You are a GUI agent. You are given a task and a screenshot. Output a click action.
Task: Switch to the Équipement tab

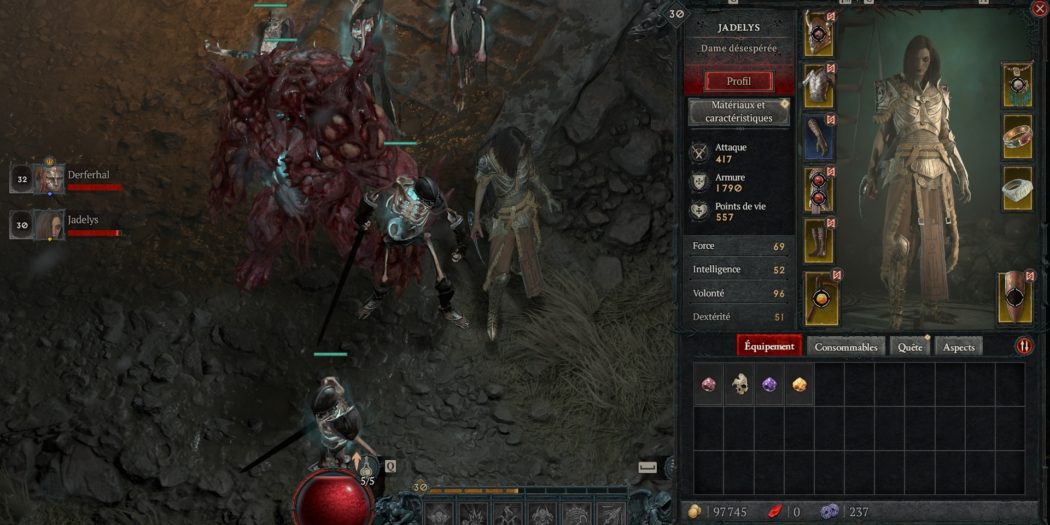pyautogui.click(x=769, y=347)
